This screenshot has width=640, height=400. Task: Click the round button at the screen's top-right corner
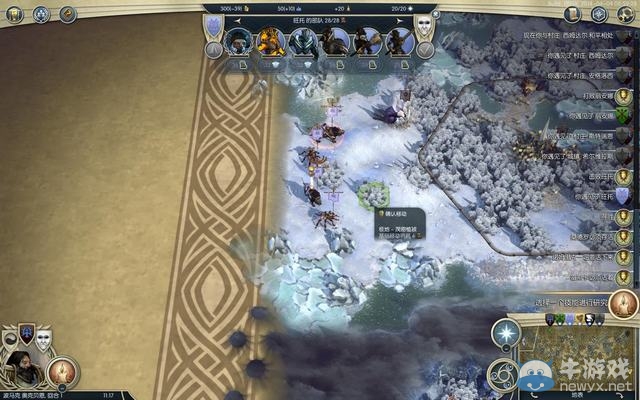coord(626,14)
